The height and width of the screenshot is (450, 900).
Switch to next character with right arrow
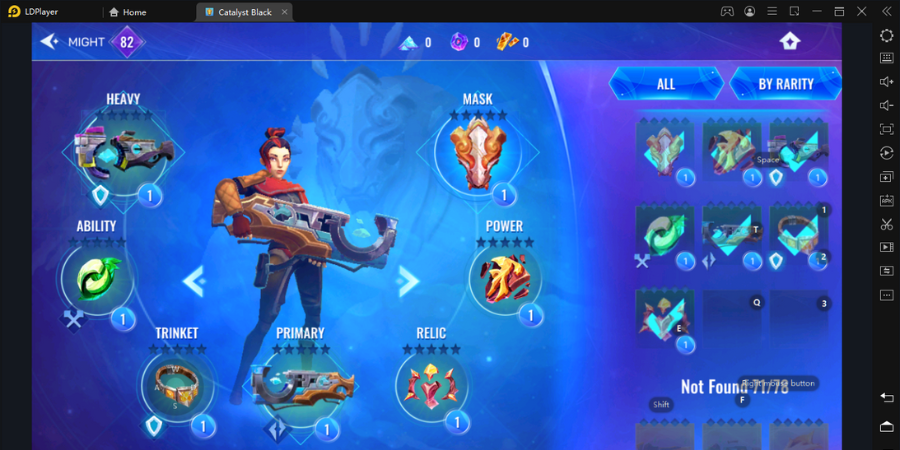pyautogui.click(x=408, y=281)
